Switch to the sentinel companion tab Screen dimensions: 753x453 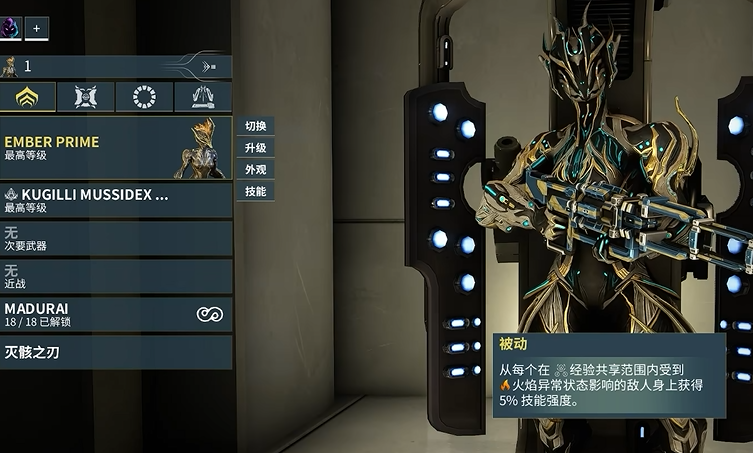pyautogui.click(x=86, y=97)
